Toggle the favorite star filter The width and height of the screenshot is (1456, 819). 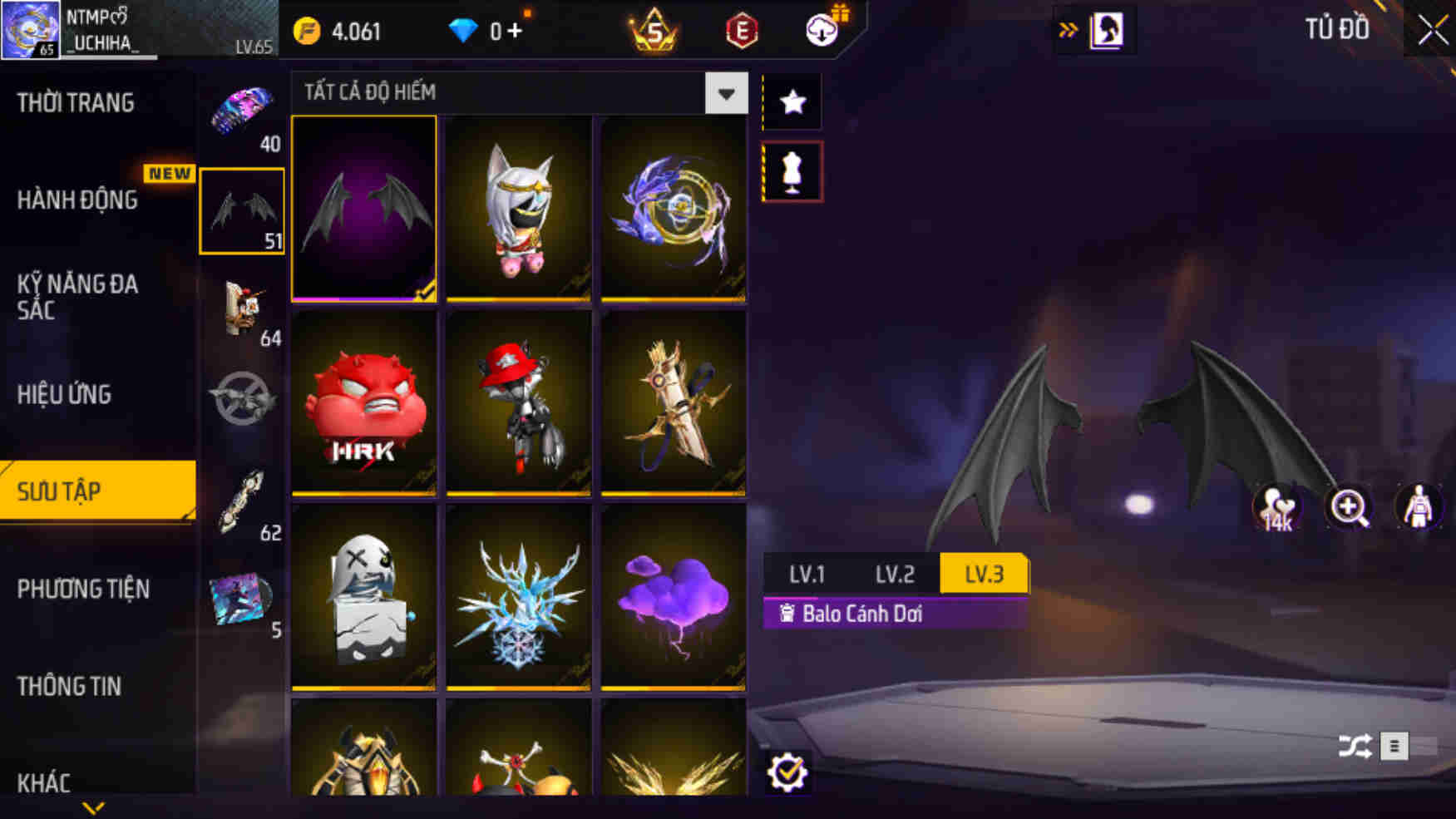tap(792, 101)
